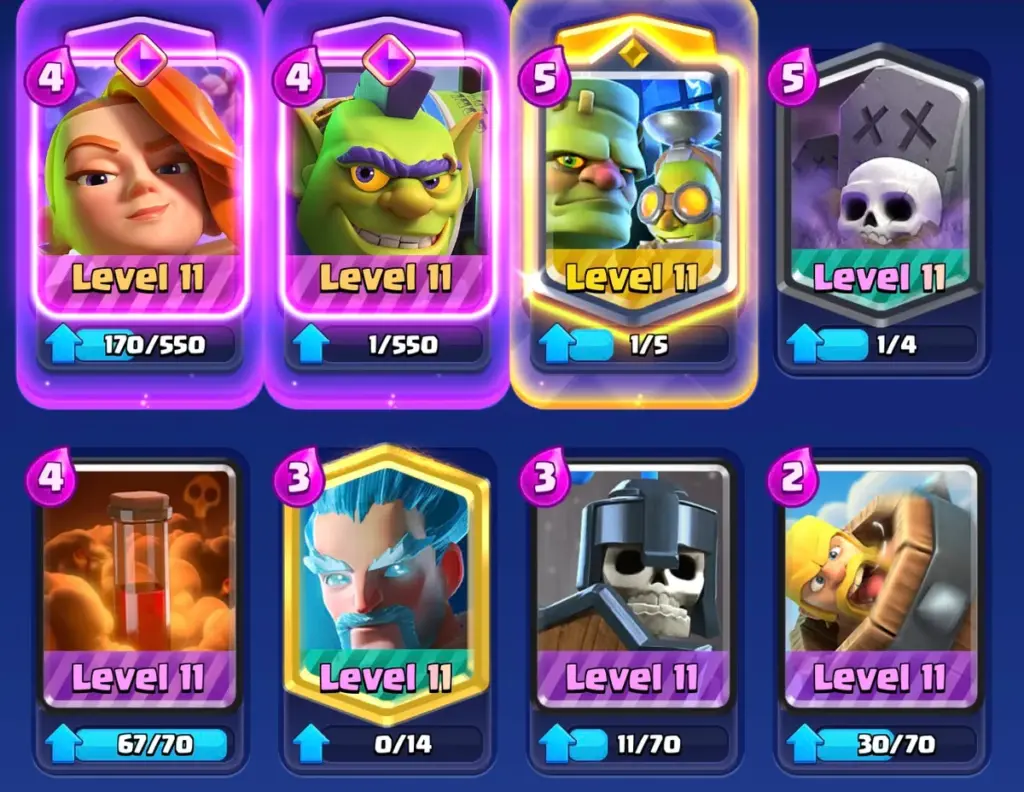Screen dimensions: 1024x792
Task: Pick the Guards skeleton card
Action: (632, 585)
